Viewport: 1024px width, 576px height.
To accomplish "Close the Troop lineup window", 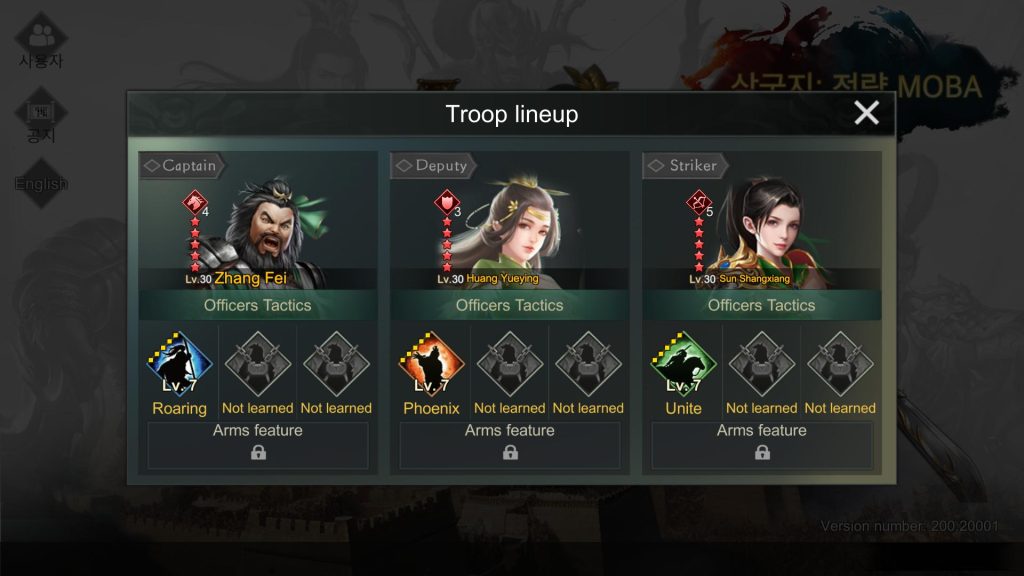I will point(866,113).
